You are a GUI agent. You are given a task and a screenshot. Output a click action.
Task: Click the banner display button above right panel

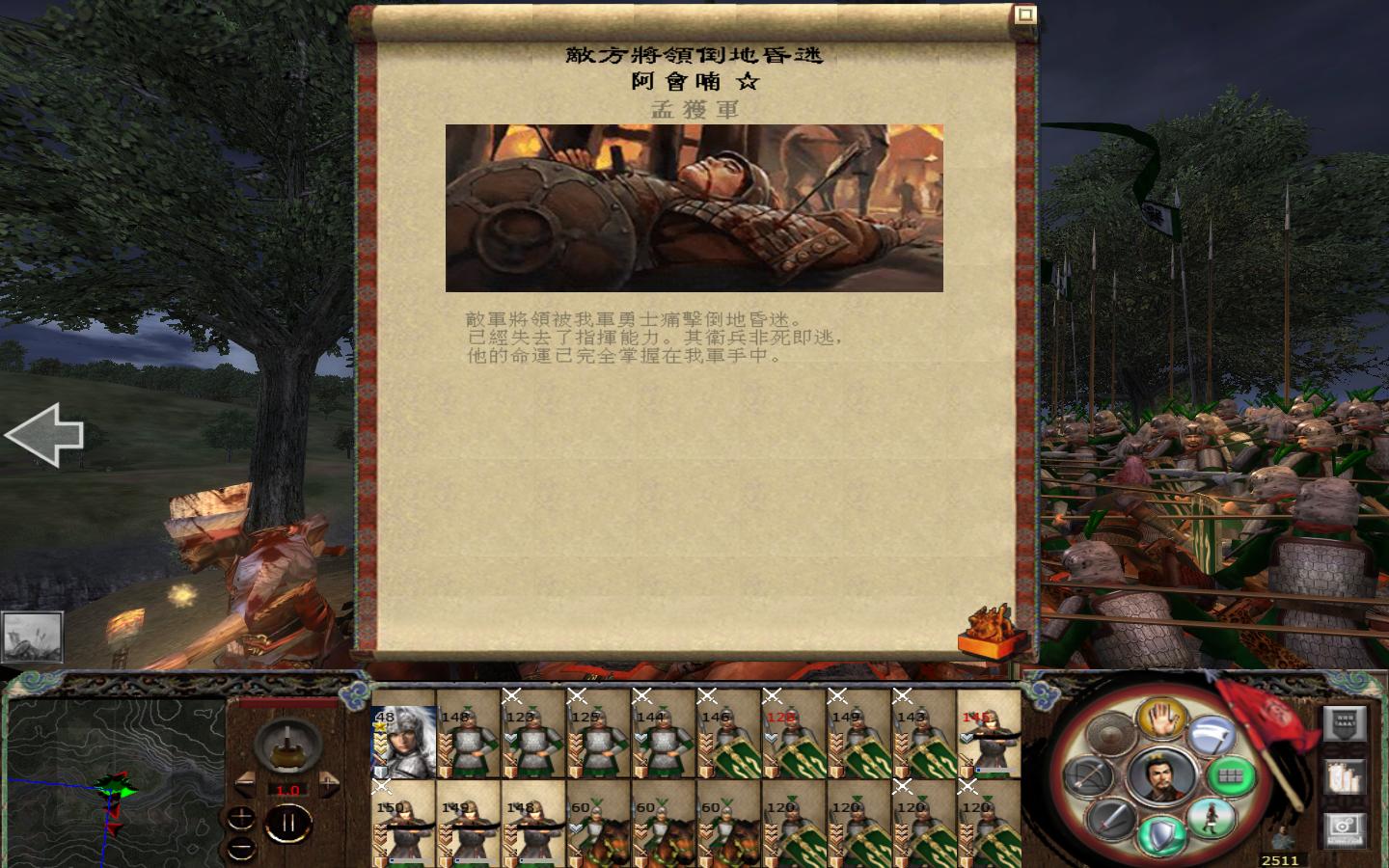pyautogui.click(x=1345, y=721)
